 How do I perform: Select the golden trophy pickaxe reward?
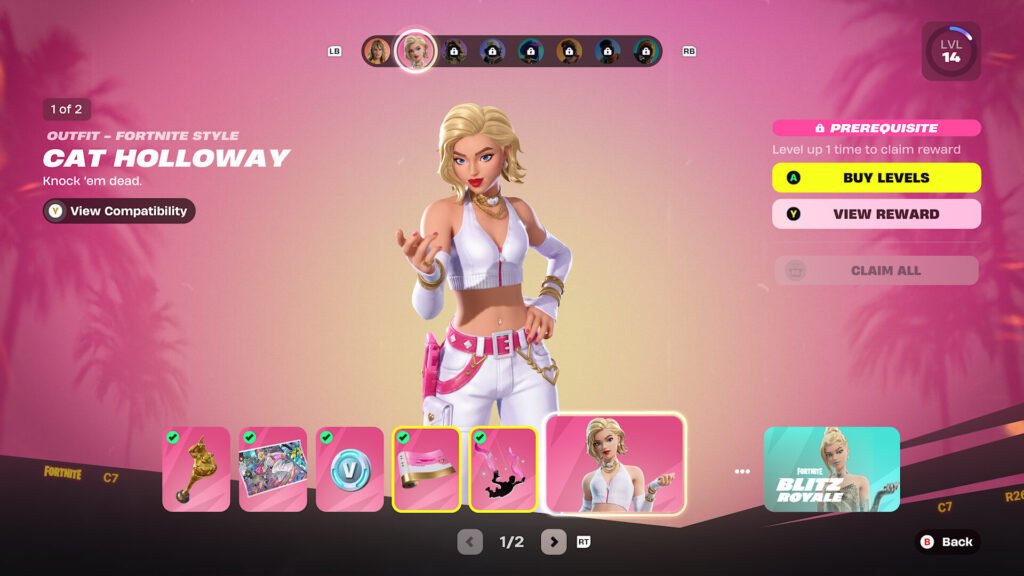196,469
